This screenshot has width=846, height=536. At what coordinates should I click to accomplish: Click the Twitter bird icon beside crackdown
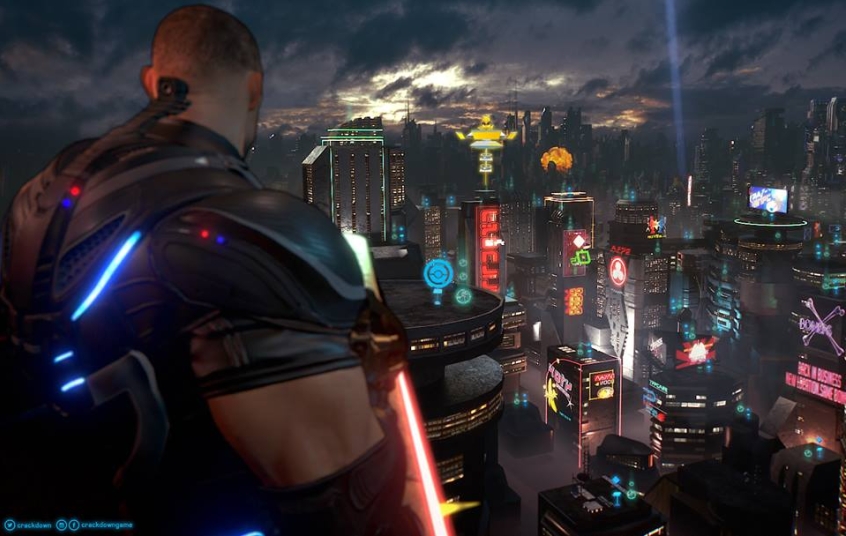9,525
